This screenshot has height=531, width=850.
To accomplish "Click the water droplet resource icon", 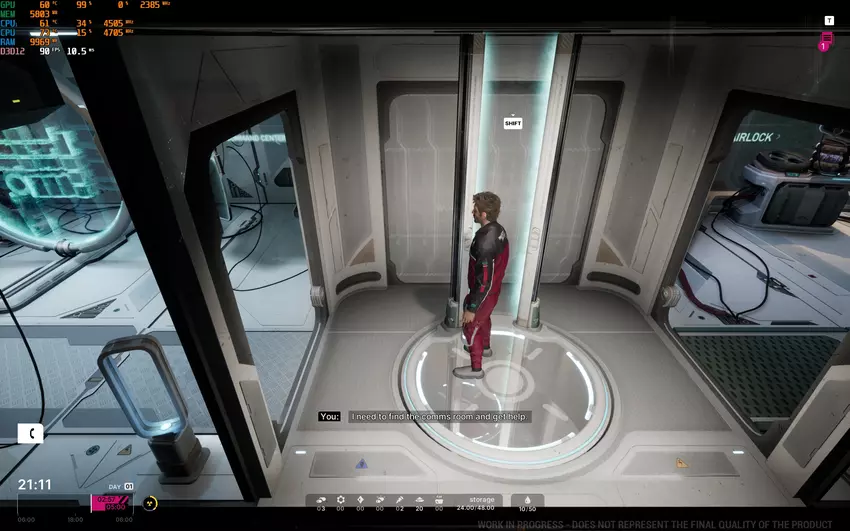I will [527, 499].
